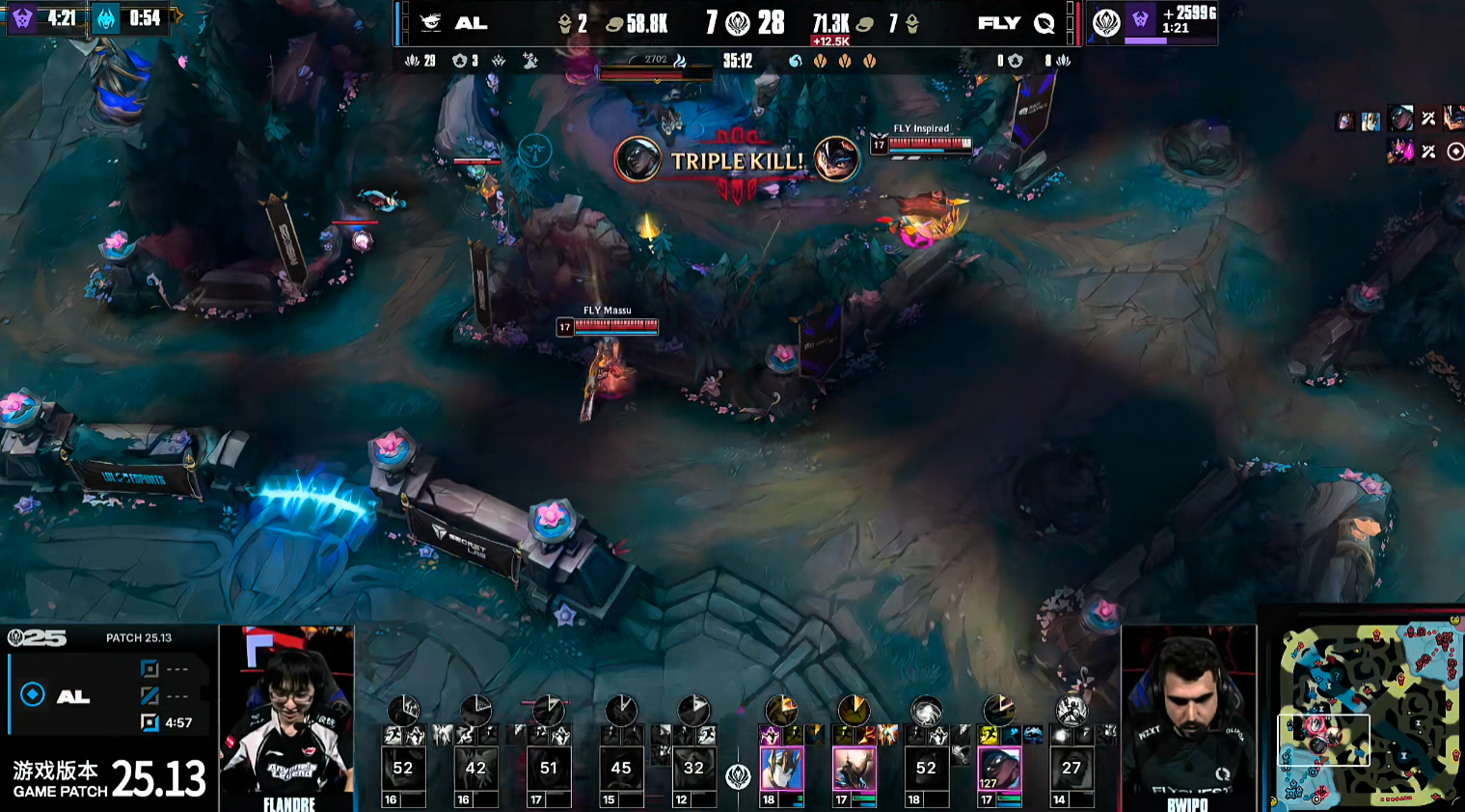This screenshot has width=1465, height=812.
Task: Select the Flandre player camera
Action: pos(286,717)
